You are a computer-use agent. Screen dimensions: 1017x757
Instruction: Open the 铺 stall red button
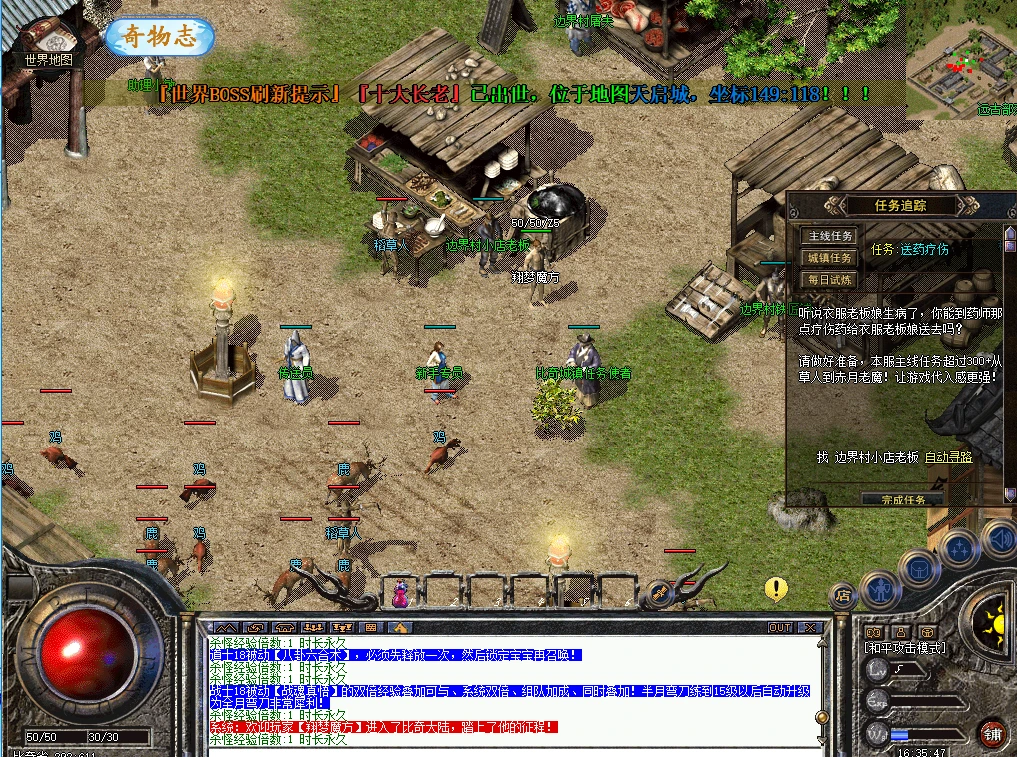pyautogui.click(x=991, y=733)
